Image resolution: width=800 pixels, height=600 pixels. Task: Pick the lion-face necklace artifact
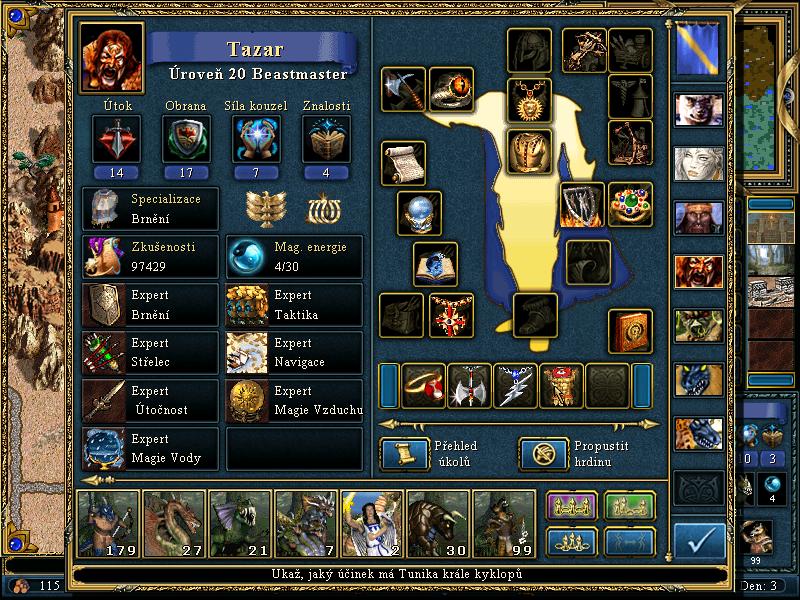529,99
